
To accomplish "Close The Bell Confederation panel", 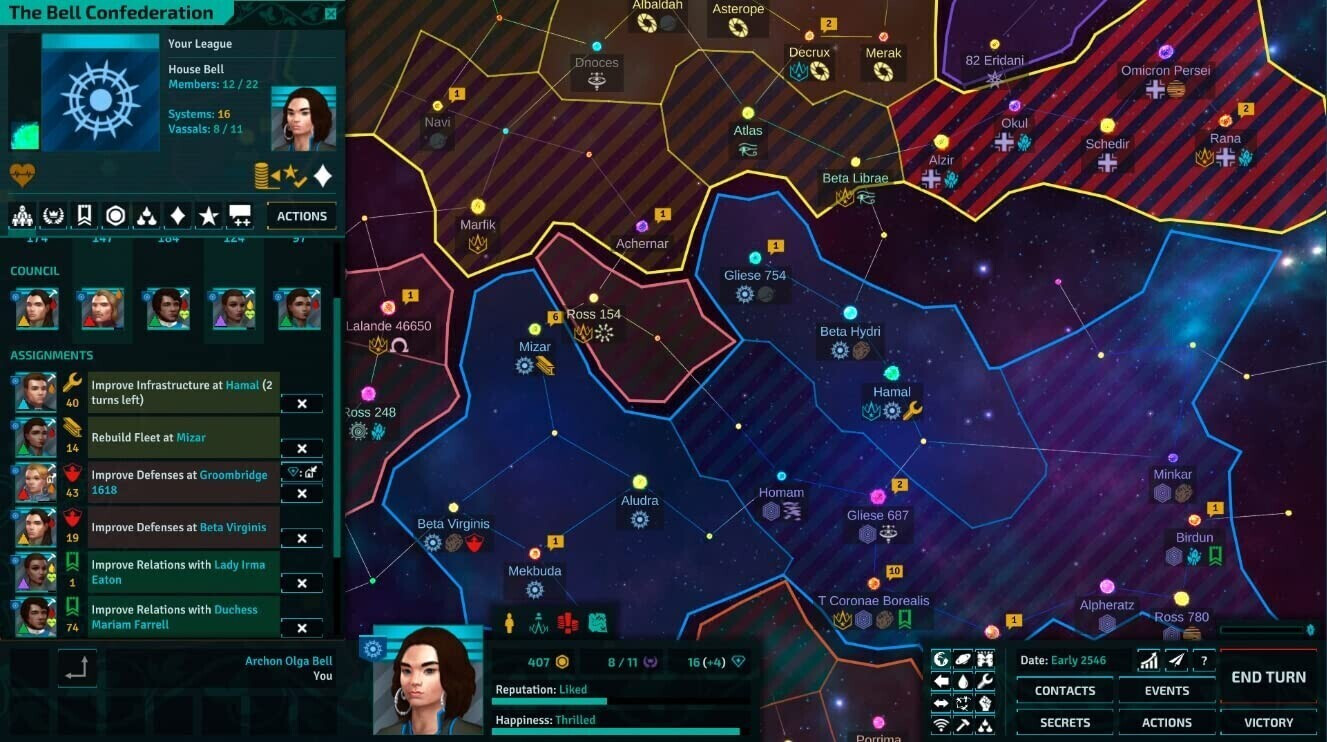I will [331, 14].
